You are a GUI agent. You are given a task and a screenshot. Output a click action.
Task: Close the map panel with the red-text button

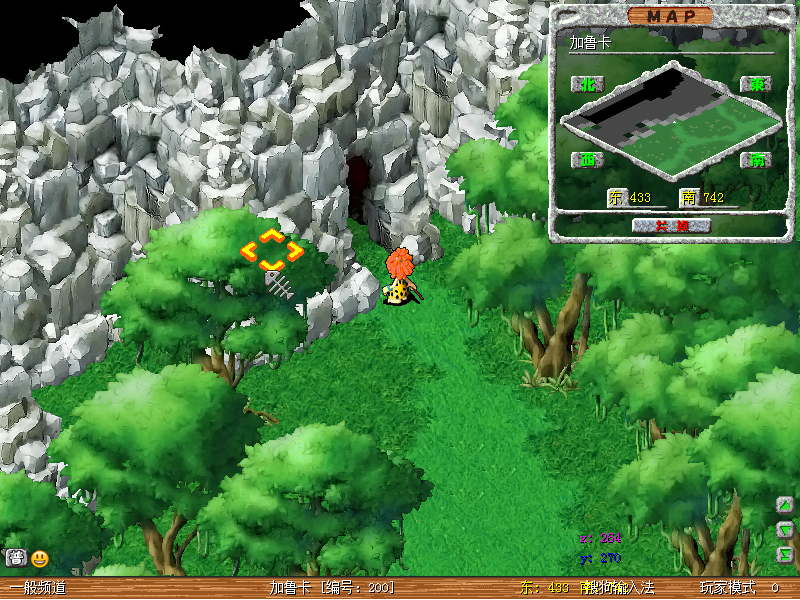[671, 225]
